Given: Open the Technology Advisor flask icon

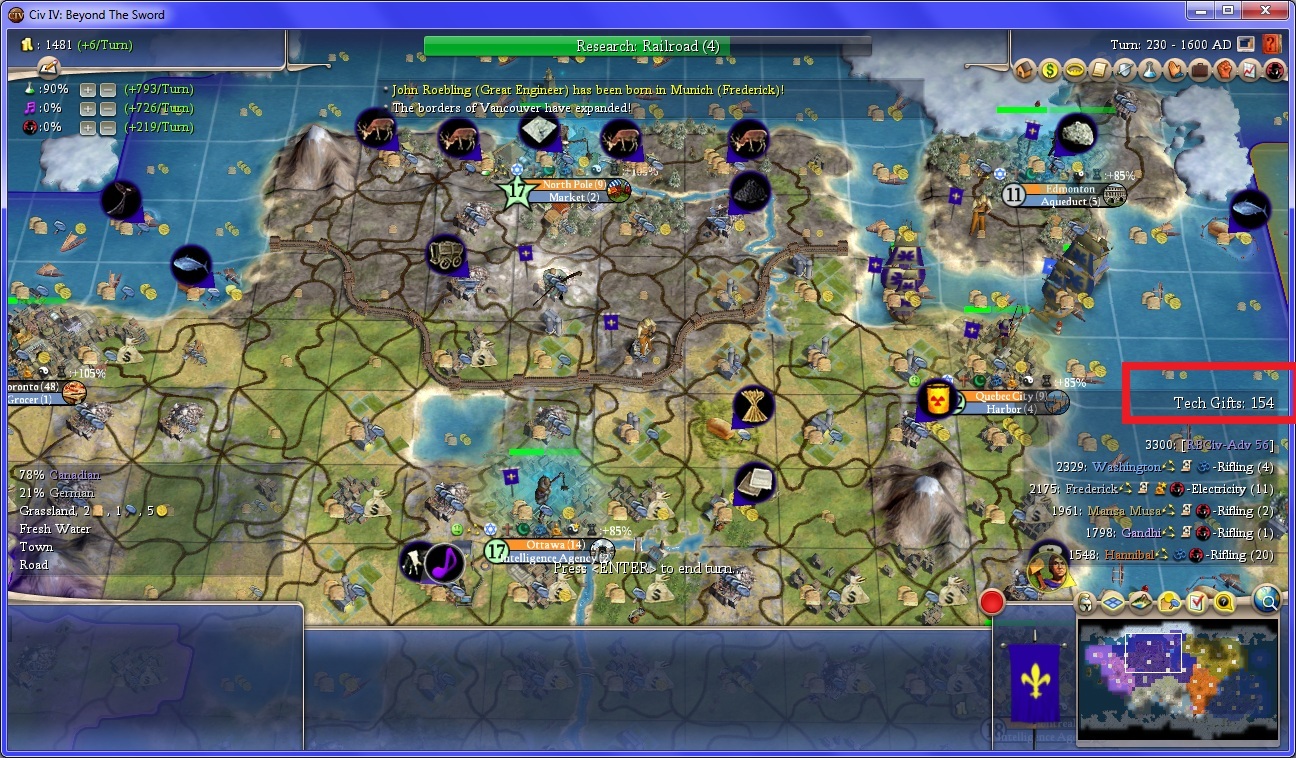Looking at the screenshot, I should [1149, 70].
